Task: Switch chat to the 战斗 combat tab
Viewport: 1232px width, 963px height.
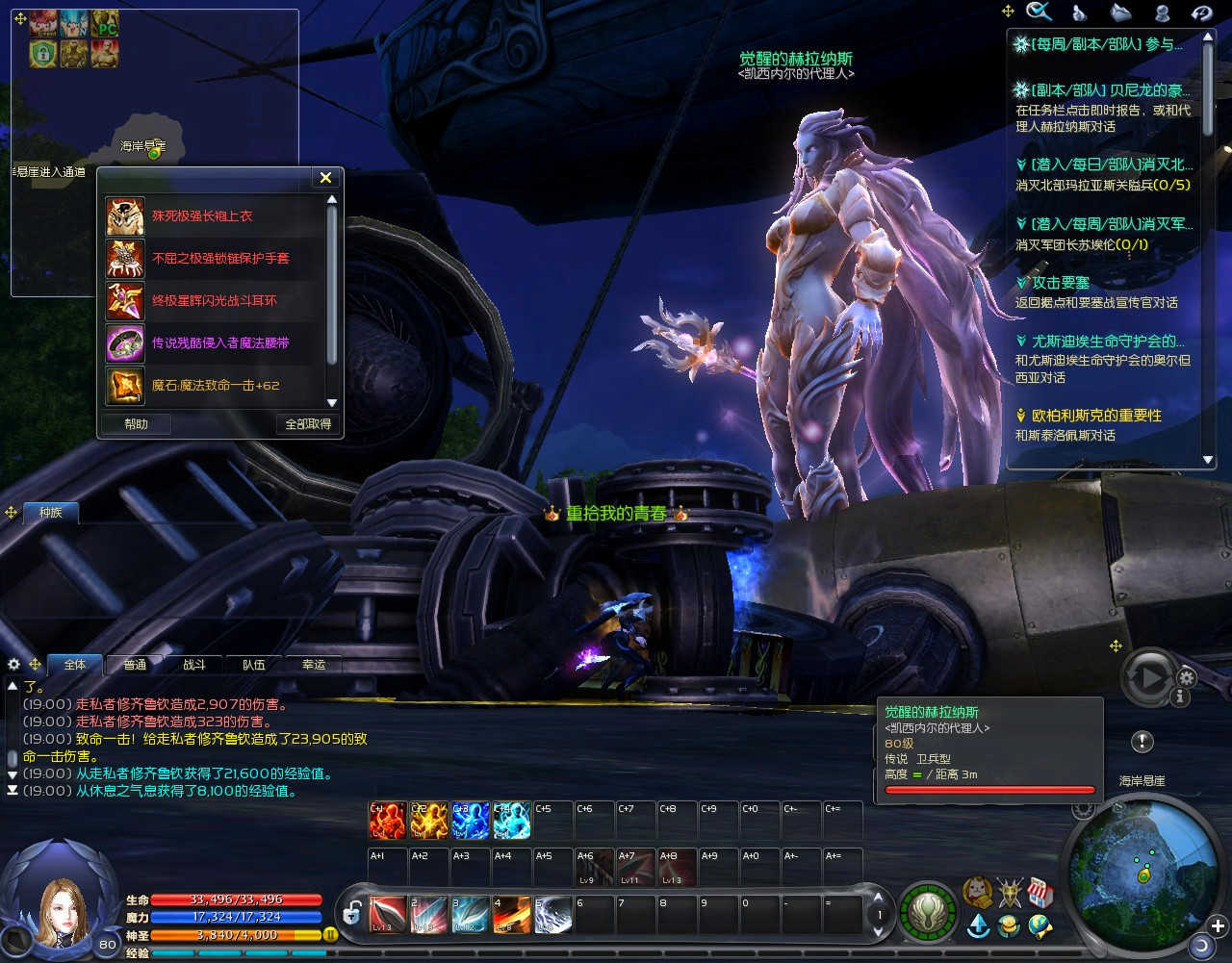Action: point(194,665)
